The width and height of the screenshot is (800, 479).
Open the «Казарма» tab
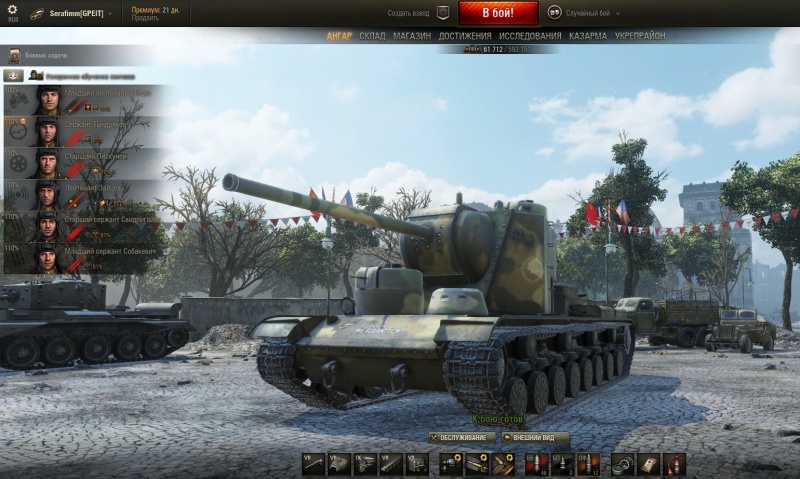click(588, 36)
